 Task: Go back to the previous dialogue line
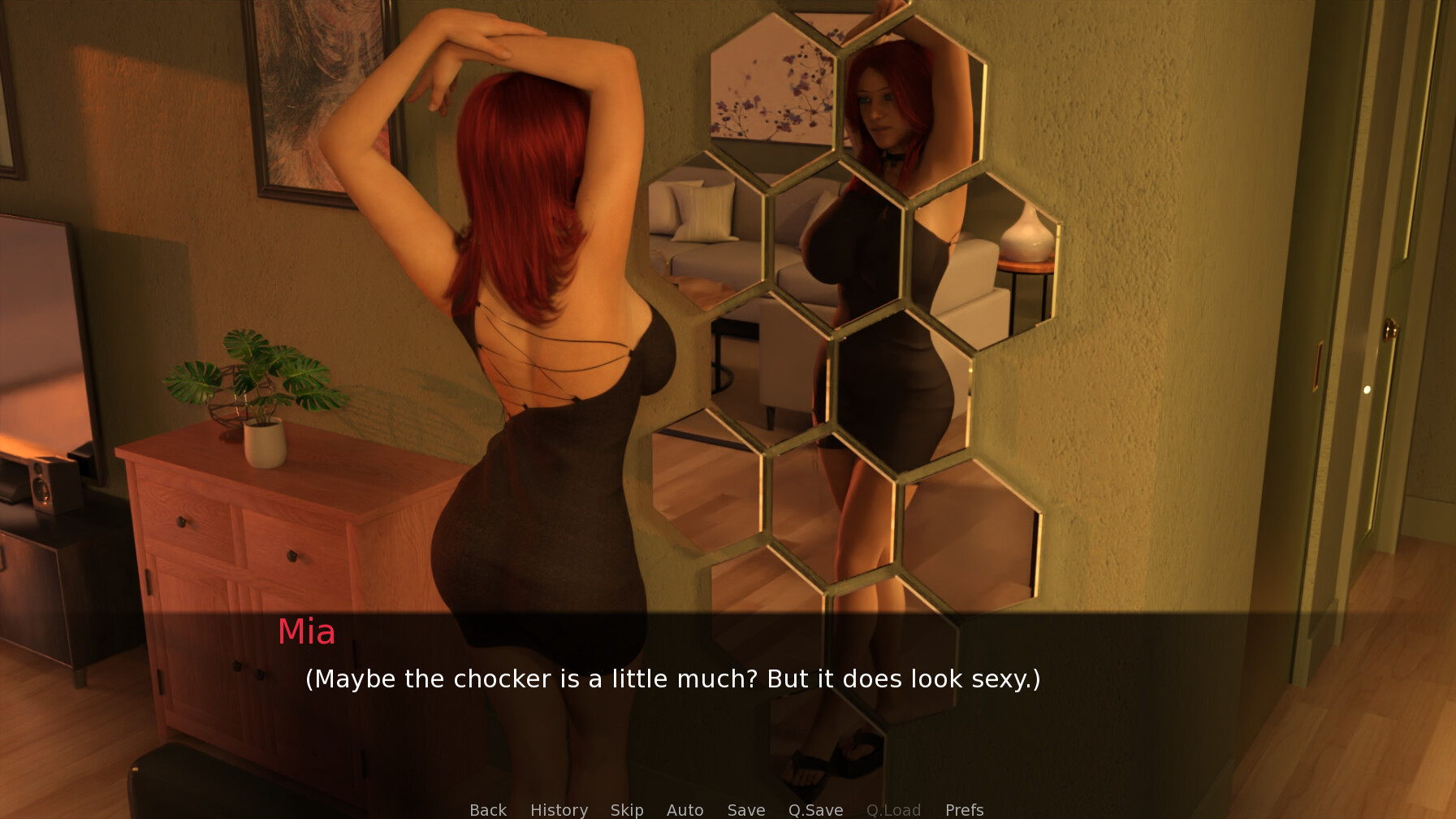487,809
